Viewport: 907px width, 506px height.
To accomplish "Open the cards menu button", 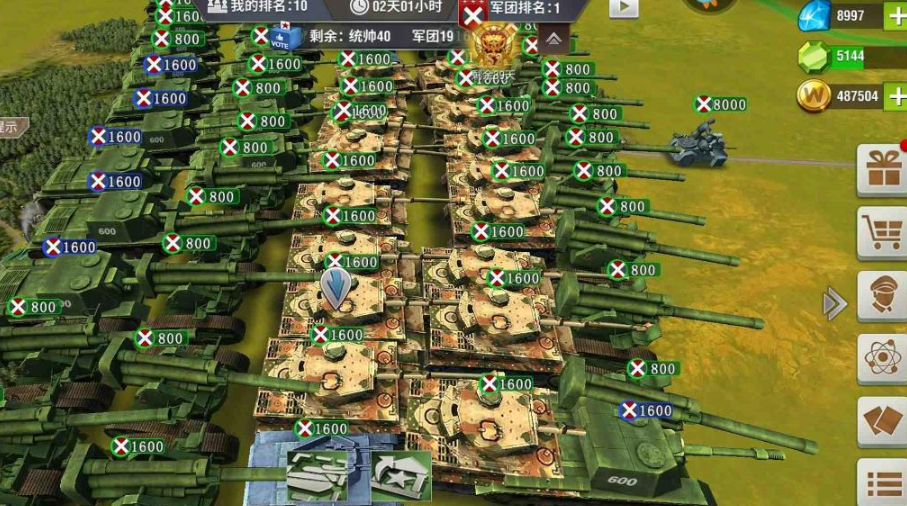I will [x=884, y=421].
